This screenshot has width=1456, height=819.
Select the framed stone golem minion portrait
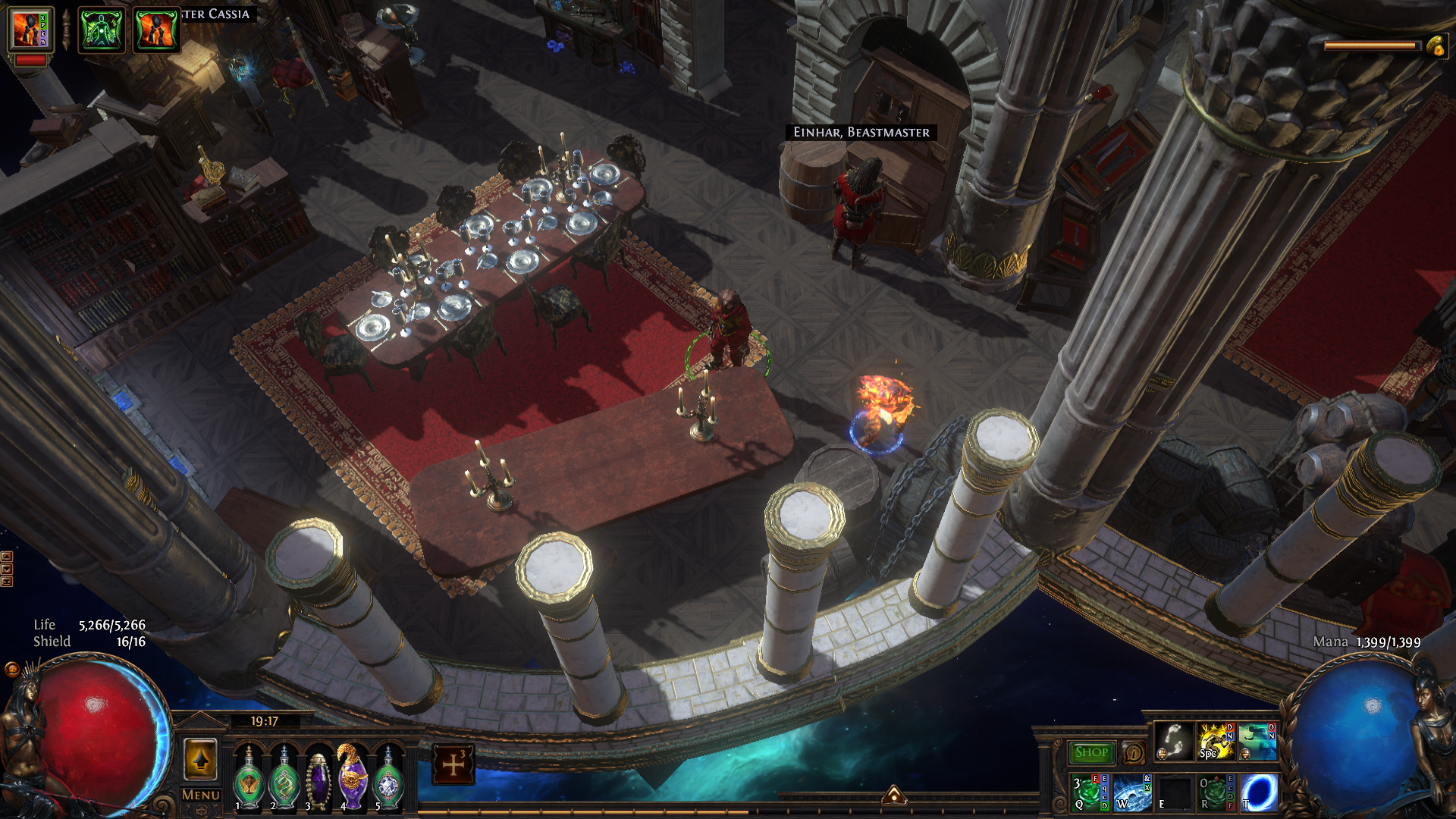(x=30, y=30)
